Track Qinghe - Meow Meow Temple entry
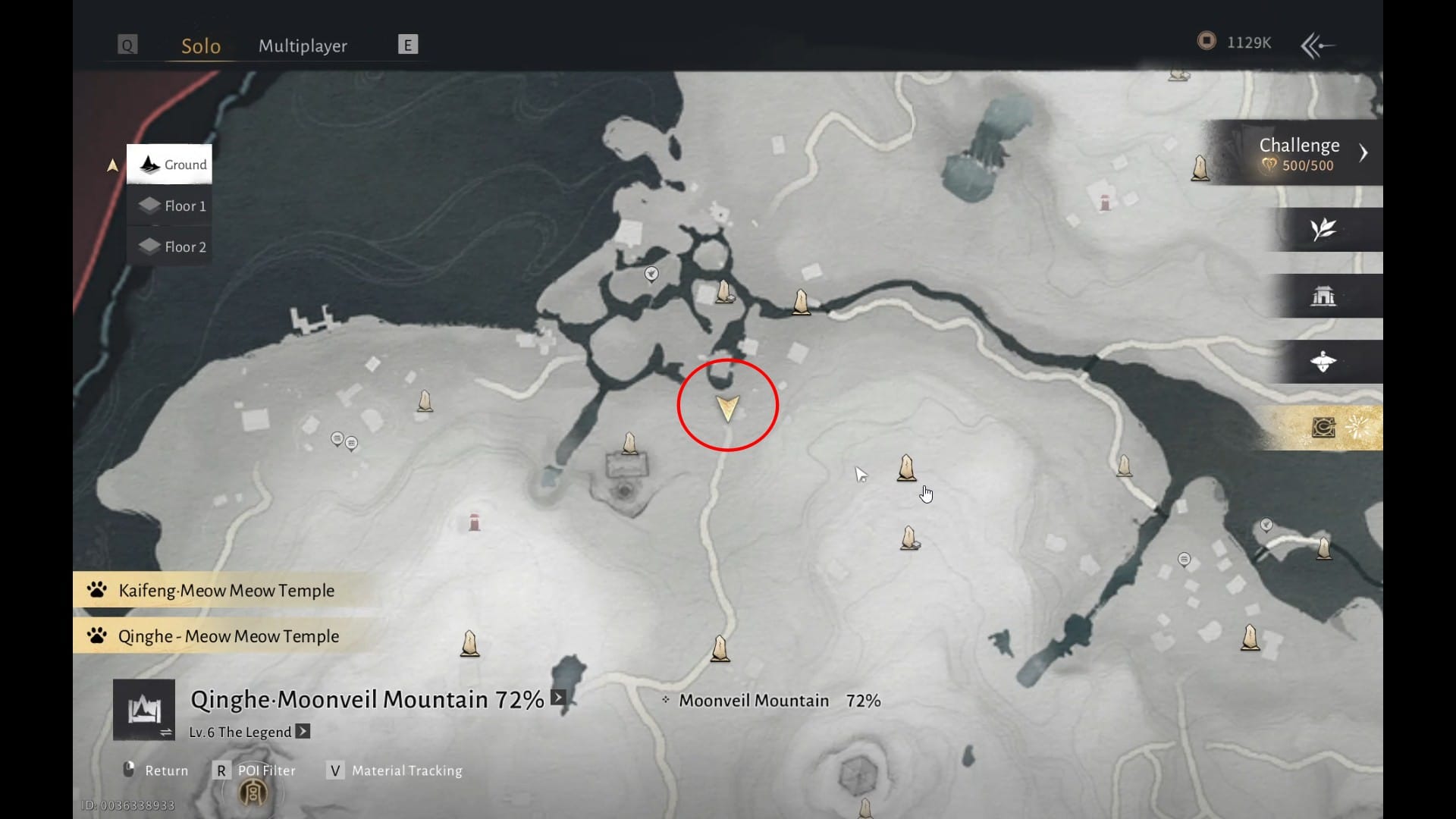 point(228,636)
